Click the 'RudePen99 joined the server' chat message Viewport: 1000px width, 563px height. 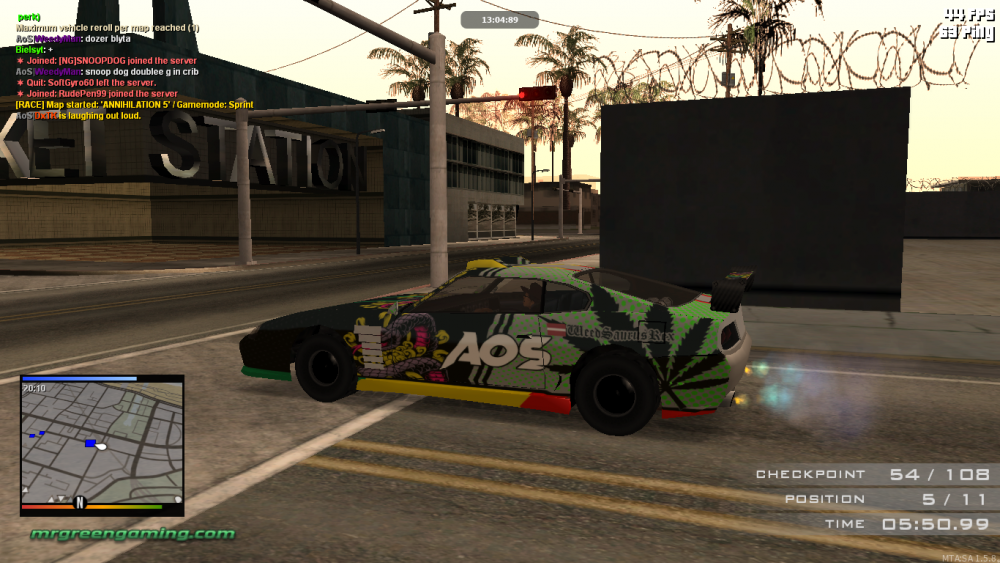[x=91, y=94]
